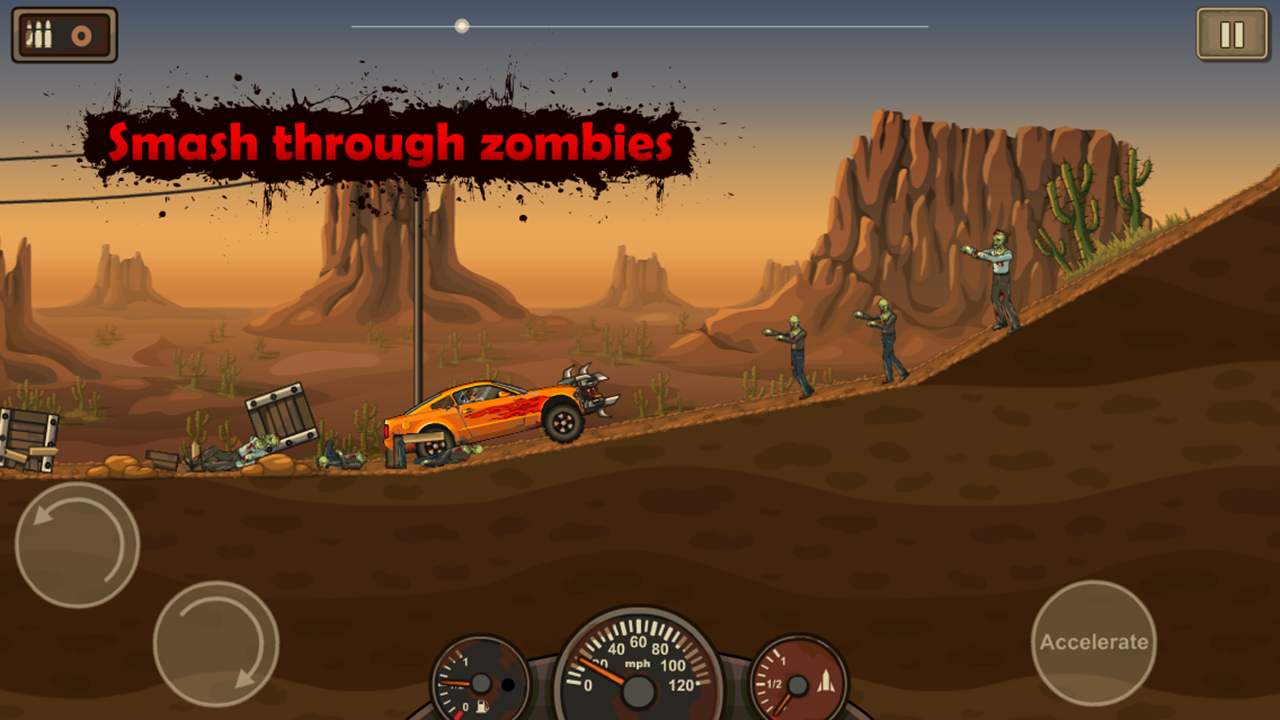Click the level progress marker on the top bar
1280x720 pixels.
point(461,25)
